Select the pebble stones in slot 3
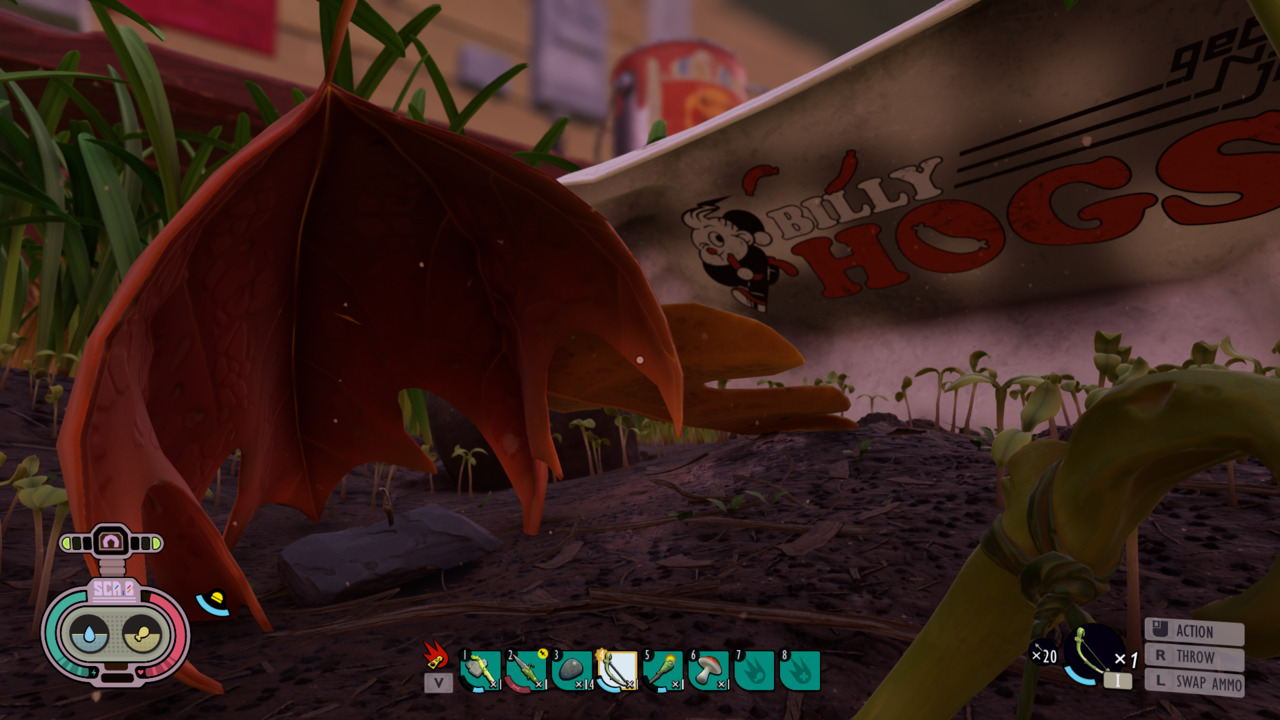This screenshot has height=720, width=1280. (x=571, y=668)
